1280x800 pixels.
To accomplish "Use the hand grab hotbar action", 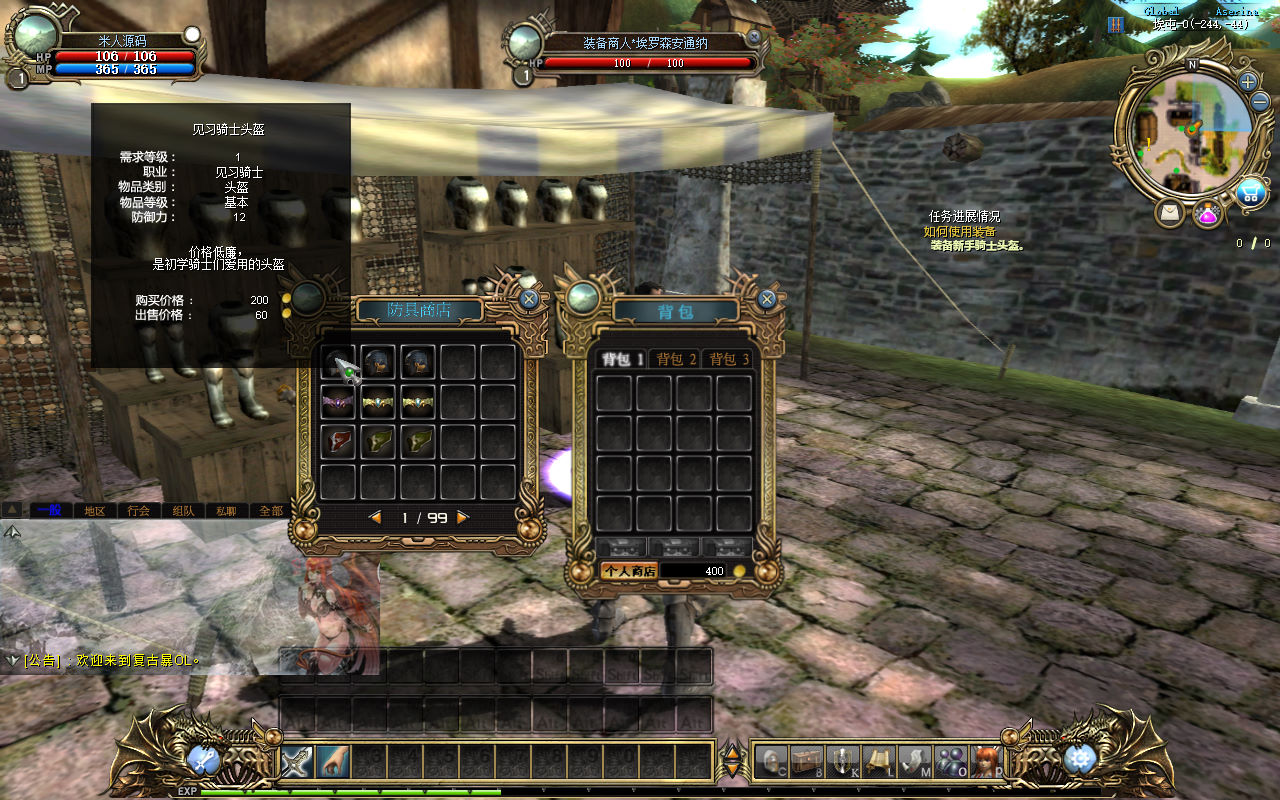I will coord(333,762).
